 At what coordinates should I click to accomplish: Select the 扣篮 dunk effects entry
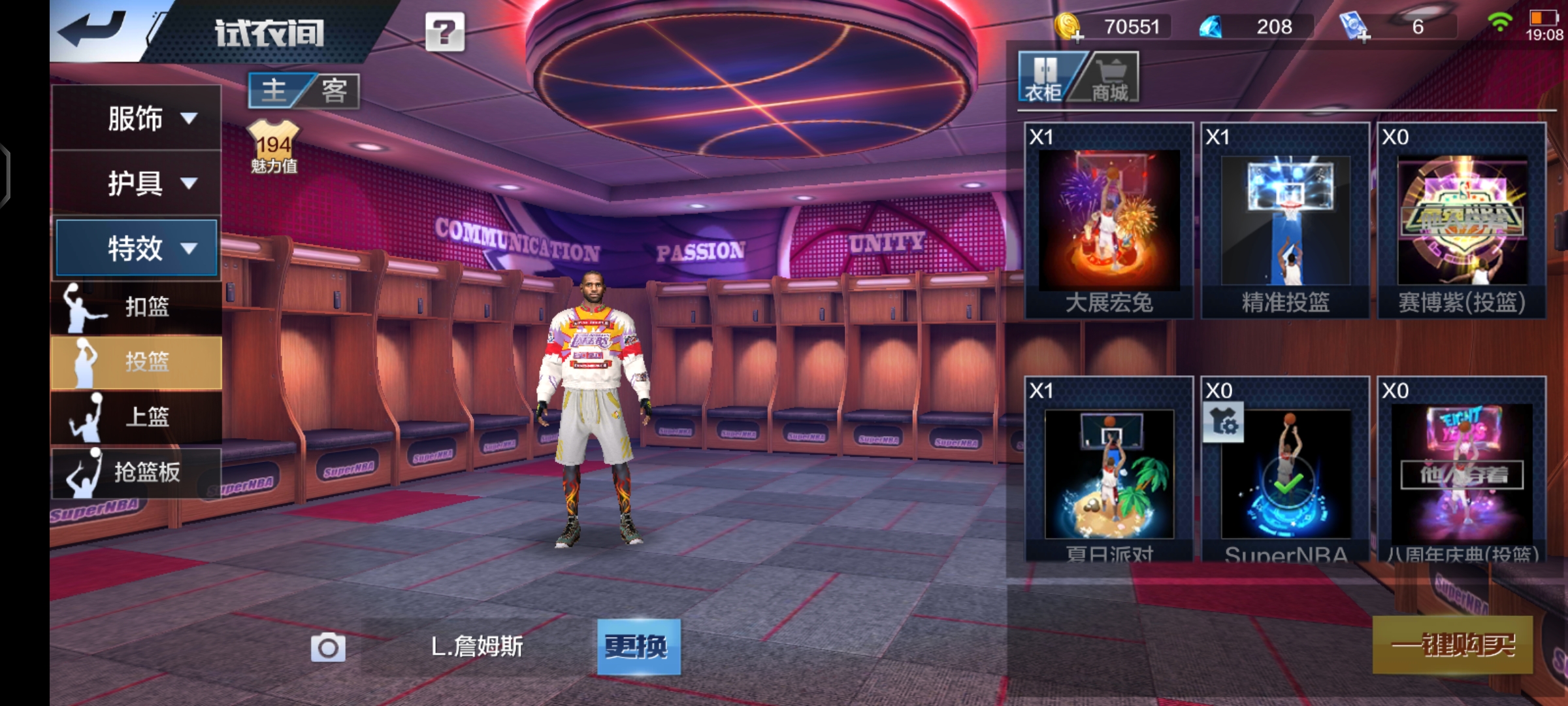[x=137, y=307]
